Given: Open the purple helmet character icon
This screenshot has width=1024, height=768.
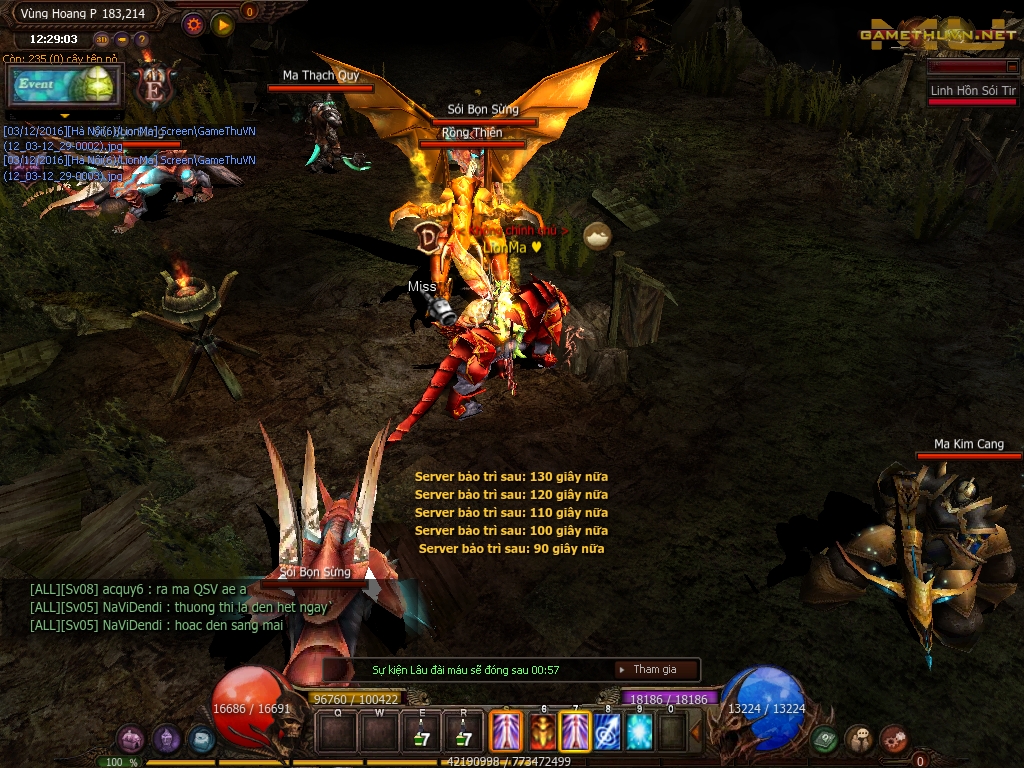Looking at the screenshot, I should pos(166,739).
